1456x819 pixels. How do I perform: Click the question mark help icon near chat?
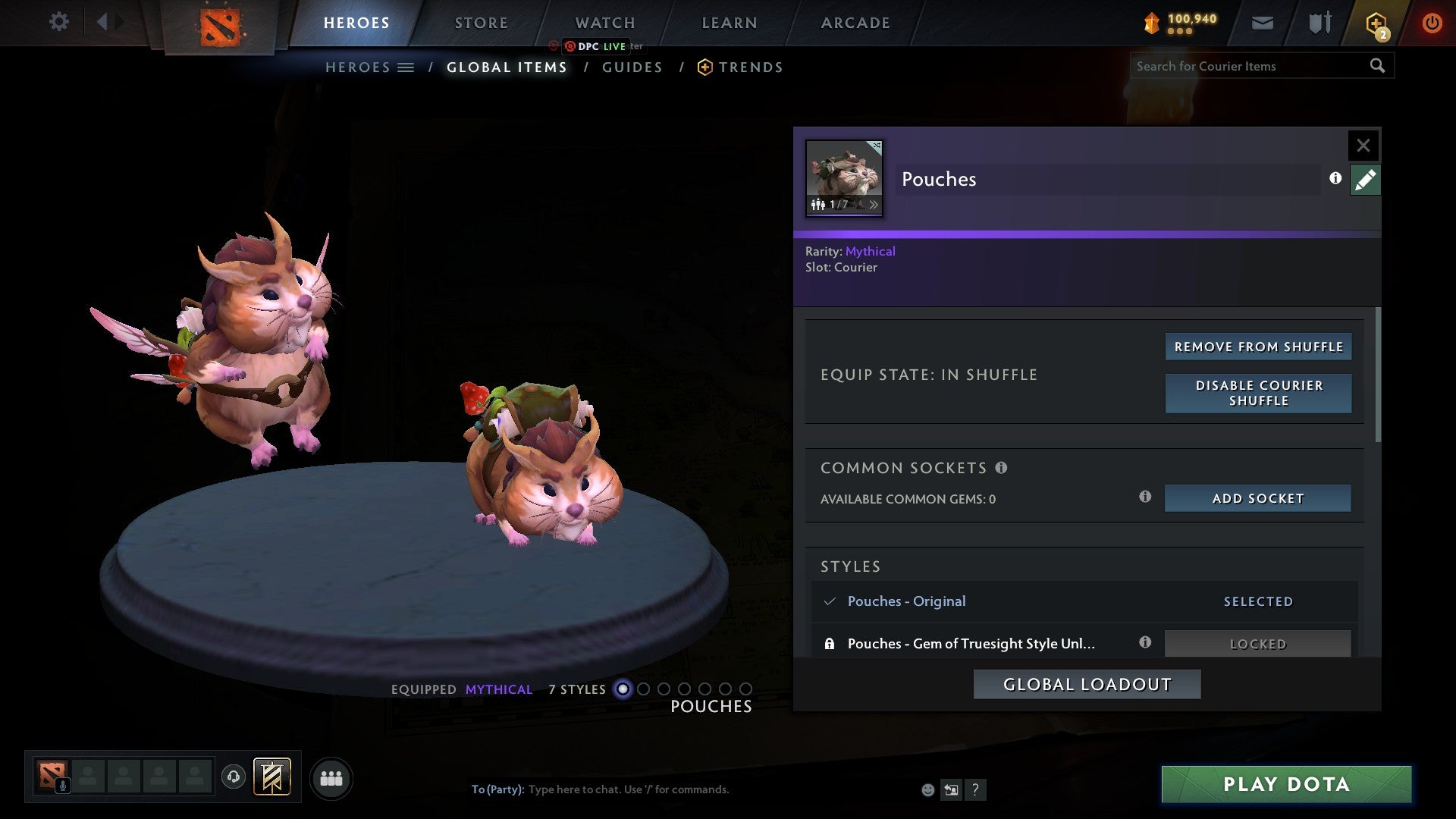975,789
